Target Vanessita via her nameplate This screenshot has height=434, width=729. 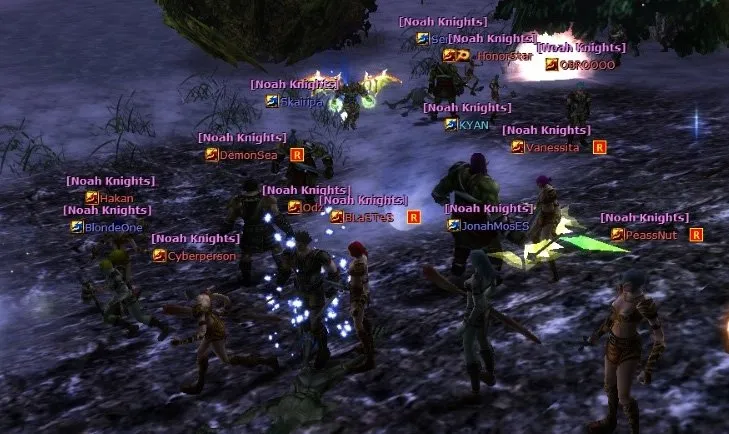pos(552,147)
